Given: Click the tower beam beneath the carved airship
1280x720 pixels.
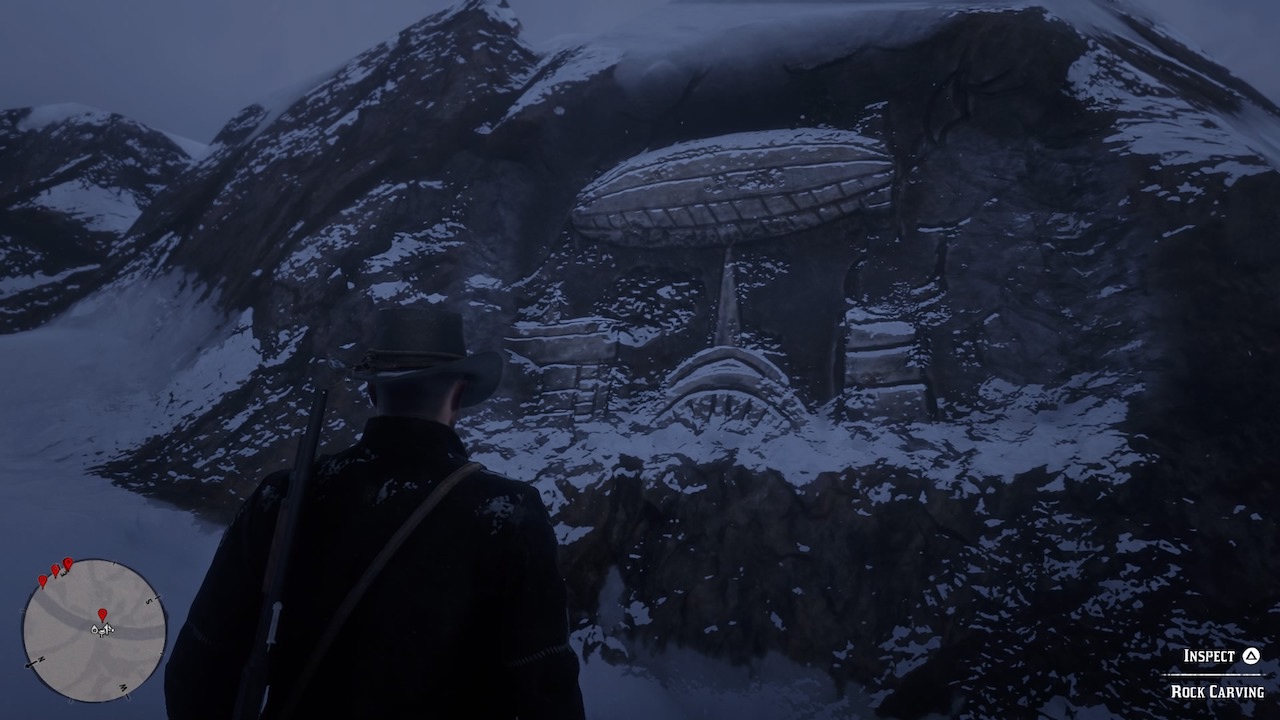Looking at the screenshot, I should [x=728, y=300].
